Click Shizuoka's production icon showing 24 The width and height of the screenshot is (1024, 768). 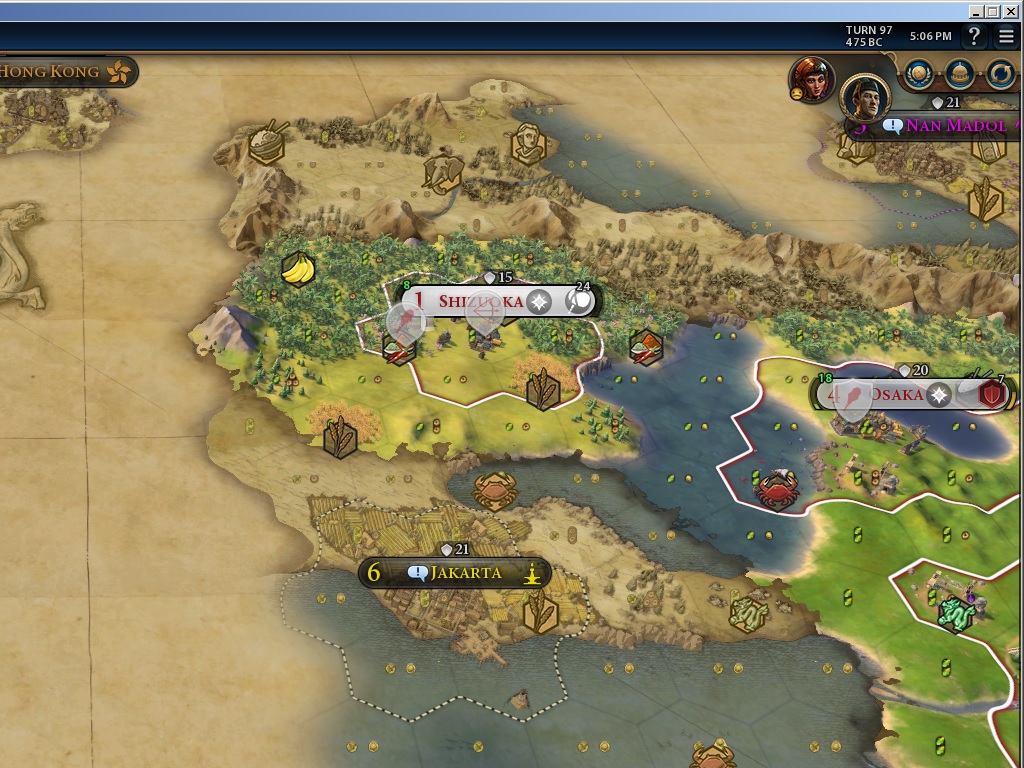579,301
